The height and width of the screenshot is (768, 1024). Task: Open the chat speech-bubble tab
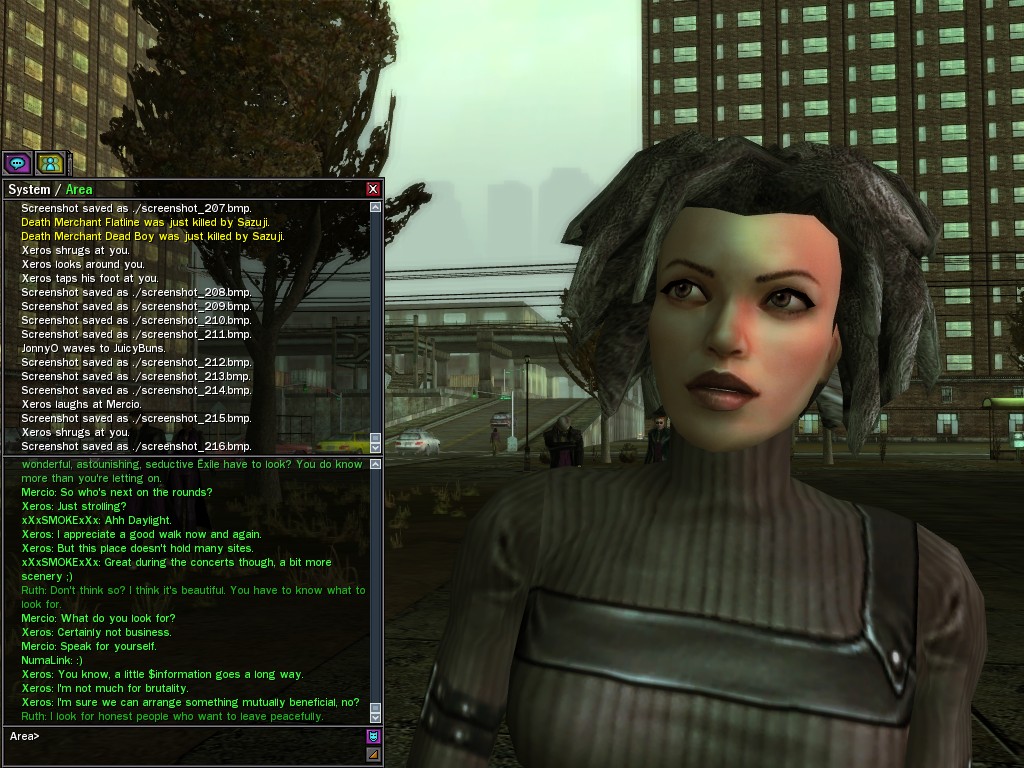click(17, 163)
